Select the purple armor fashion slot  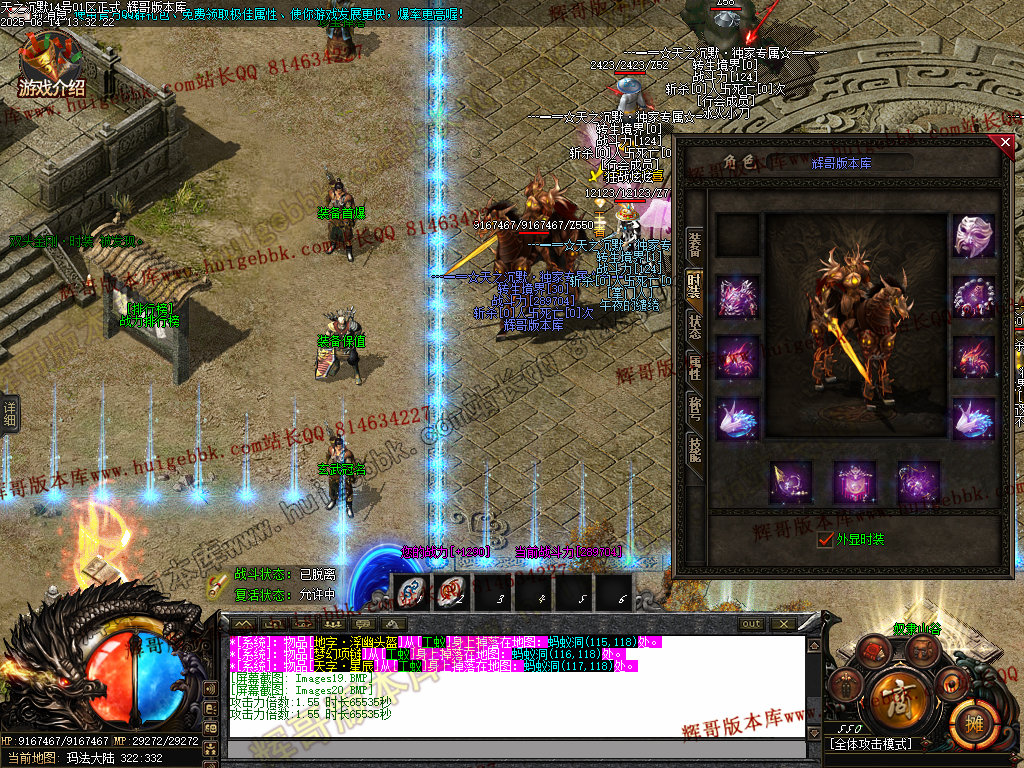737,297
